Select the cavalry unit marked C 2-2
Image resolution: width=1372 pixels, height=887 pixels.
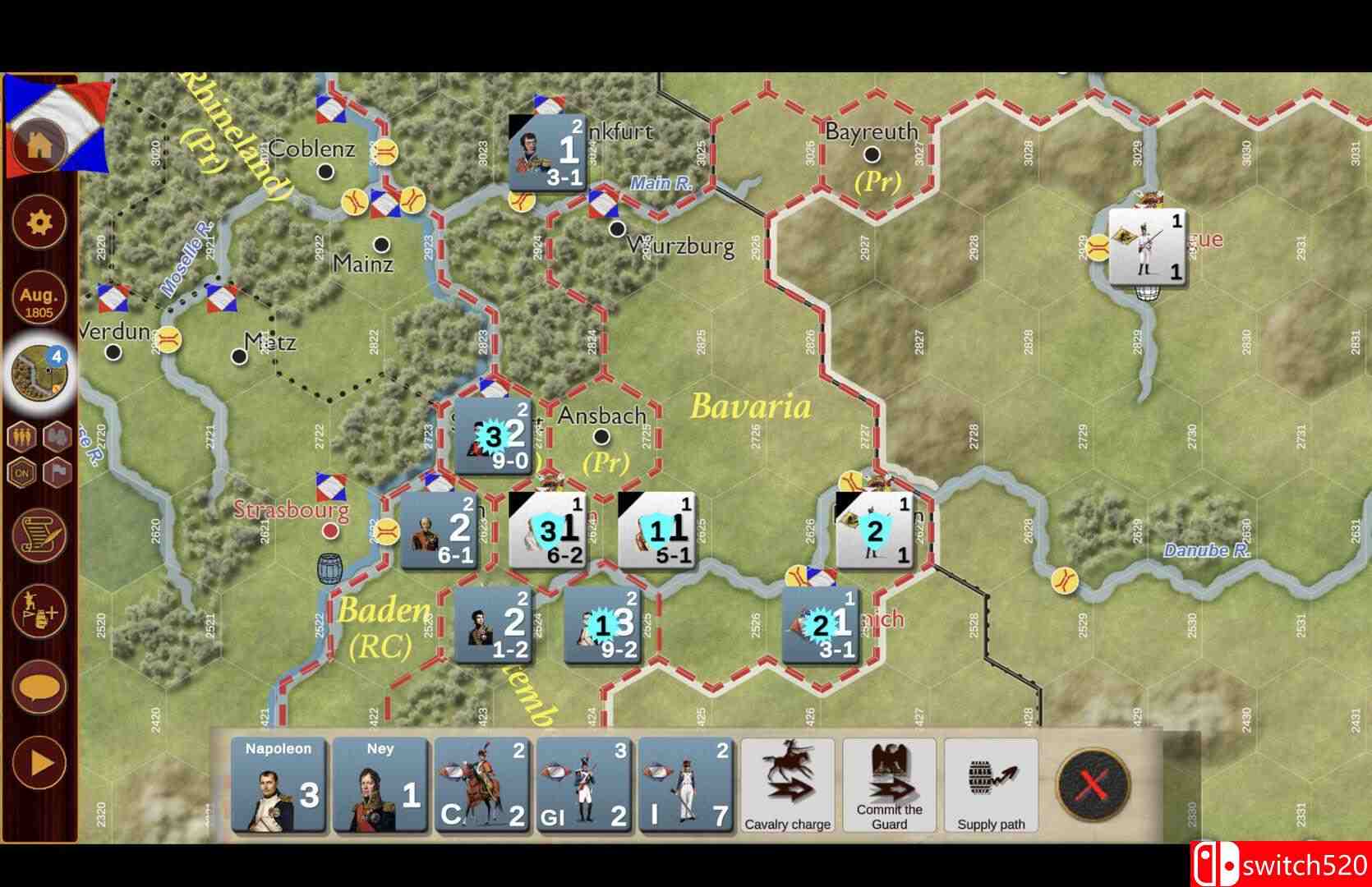pos(482,787)
